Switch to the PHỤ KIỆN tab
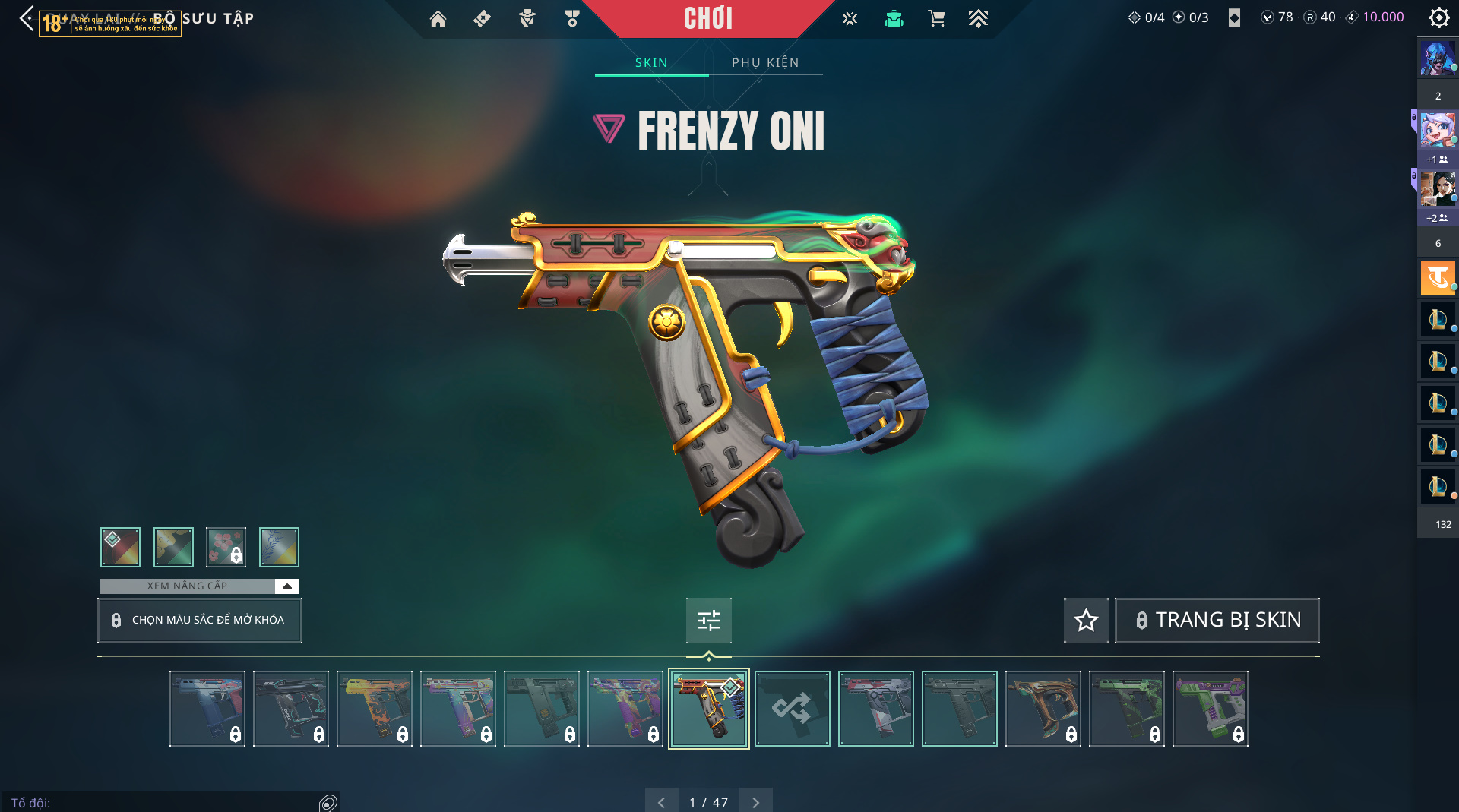Screen dimensions: 1459x812 tap(765, 62)
